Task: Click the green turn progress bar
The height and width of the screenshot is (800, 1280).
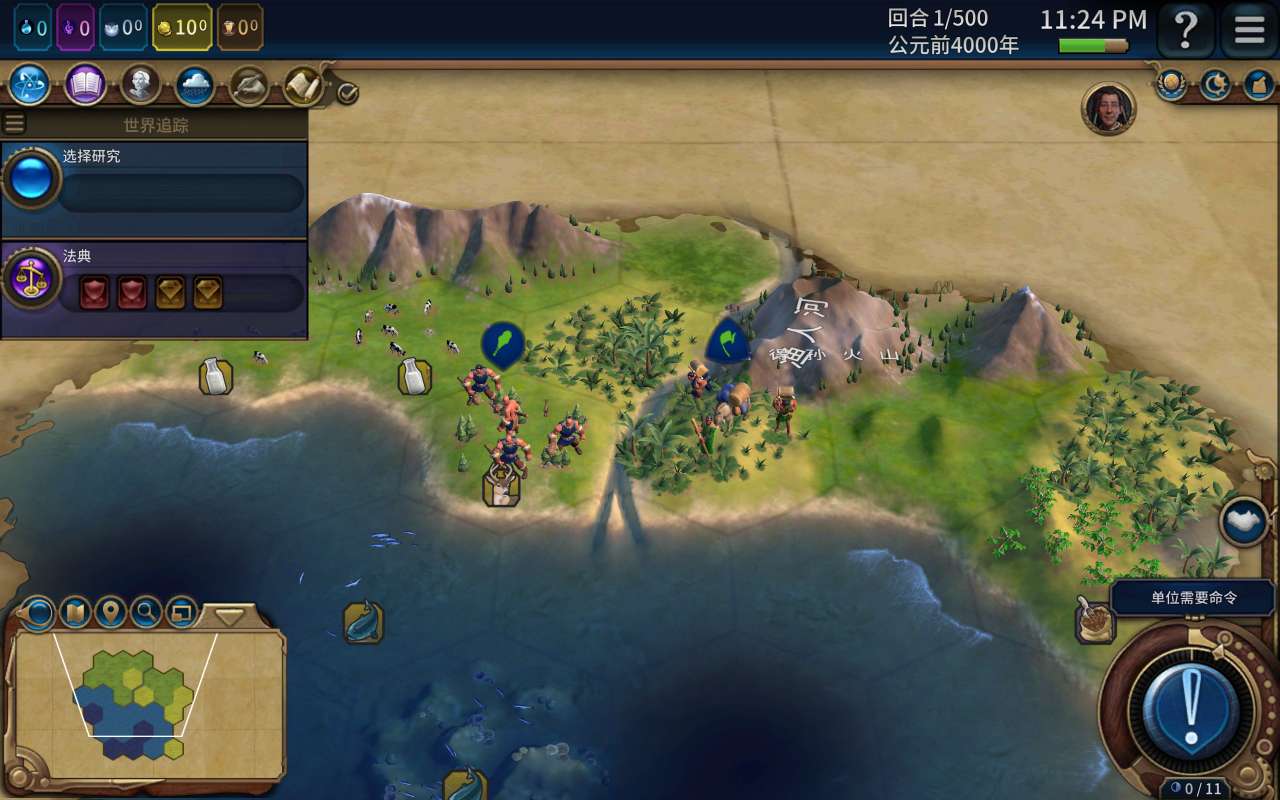Action: 1090,45
